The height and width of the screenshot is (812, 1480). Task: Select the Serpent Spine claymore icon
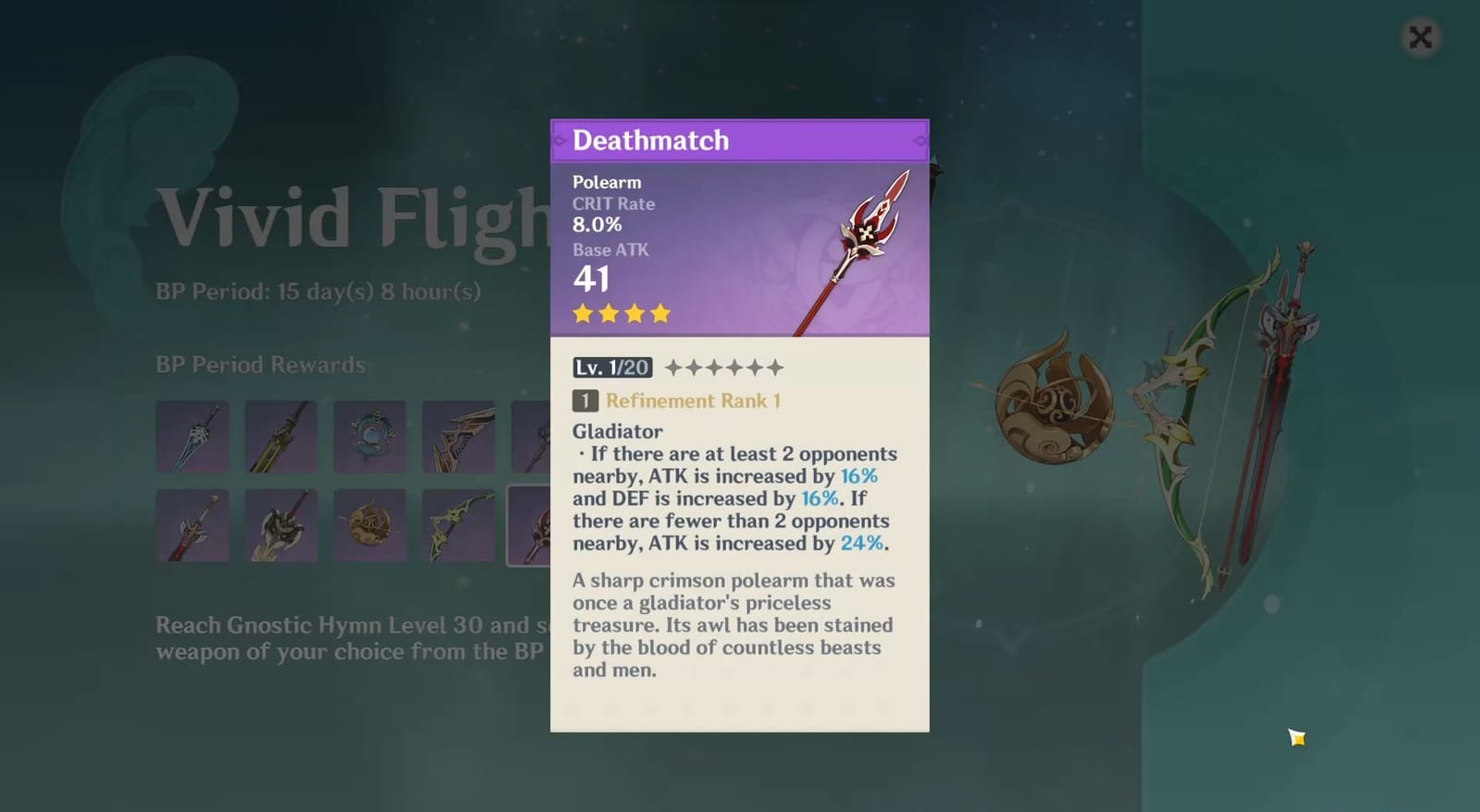[280, 524]
